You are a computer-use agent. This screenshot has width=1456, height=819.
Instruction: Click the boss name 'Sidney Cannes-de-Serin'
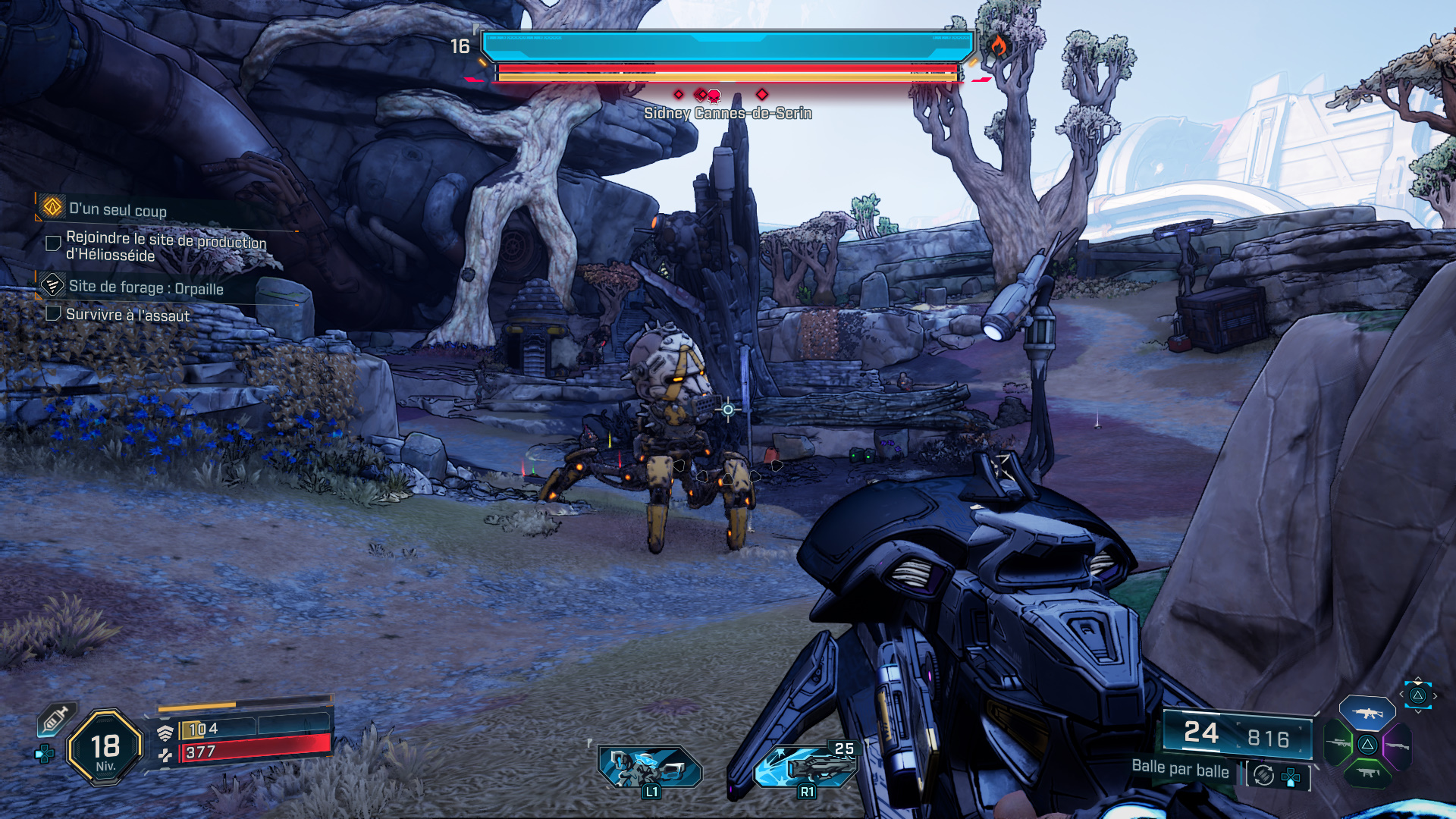point(728,114)
